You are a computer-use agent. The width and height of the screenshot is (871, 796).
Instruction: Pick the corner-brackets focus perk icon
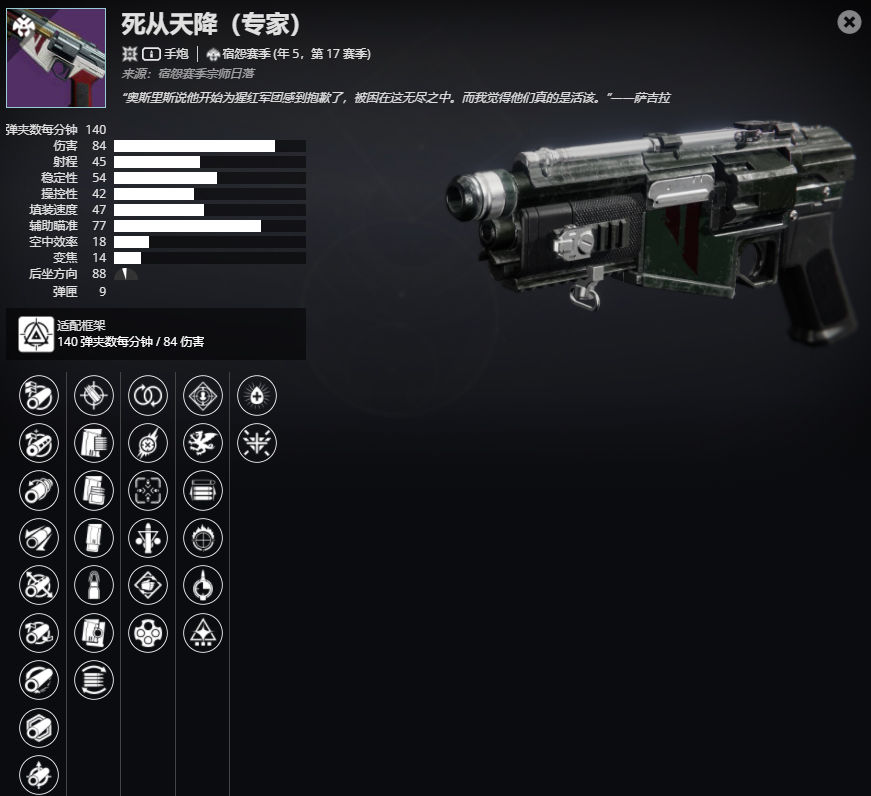tap(147, 491)
